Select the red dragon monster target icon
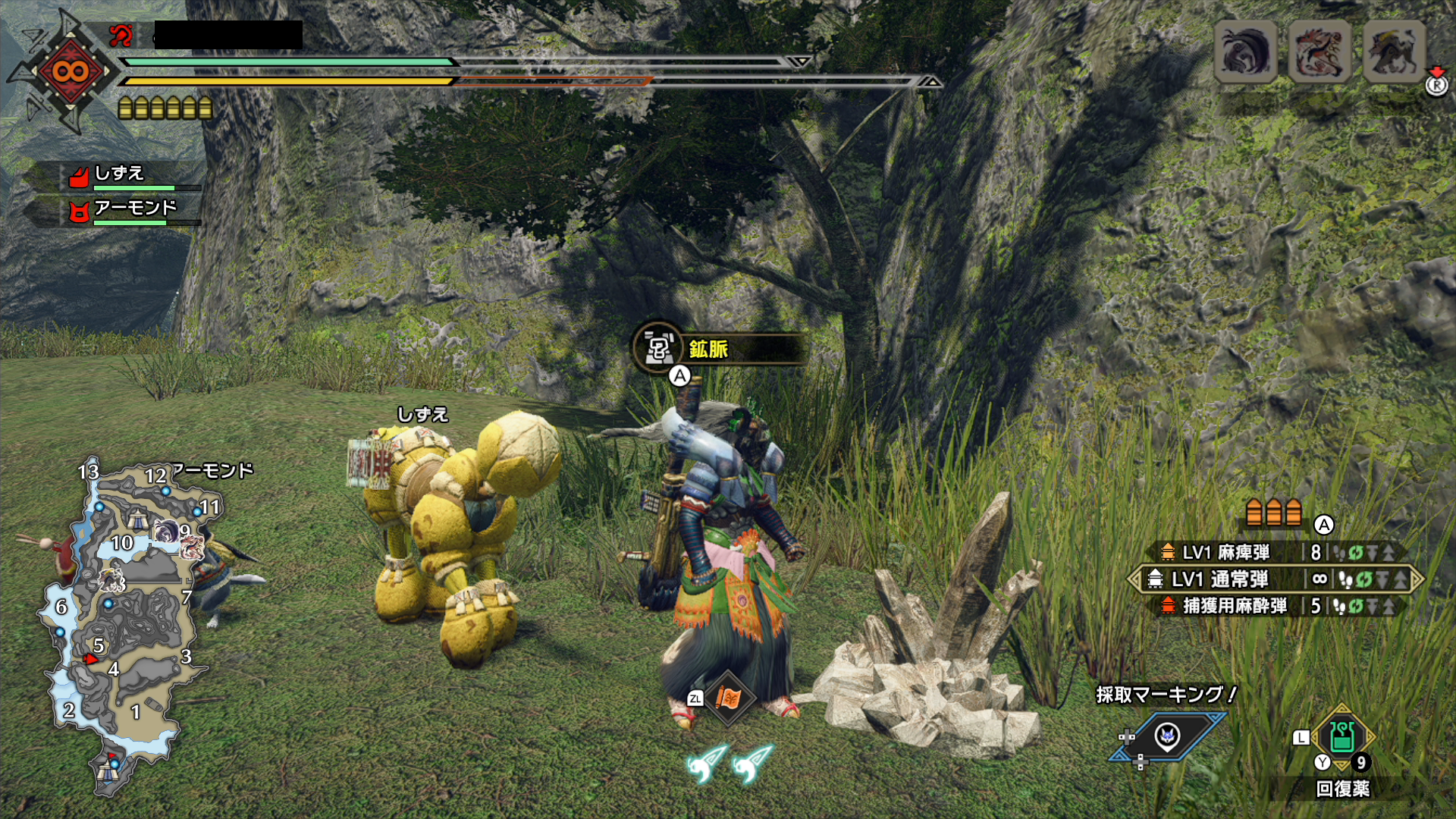 tap(1319, 52)
